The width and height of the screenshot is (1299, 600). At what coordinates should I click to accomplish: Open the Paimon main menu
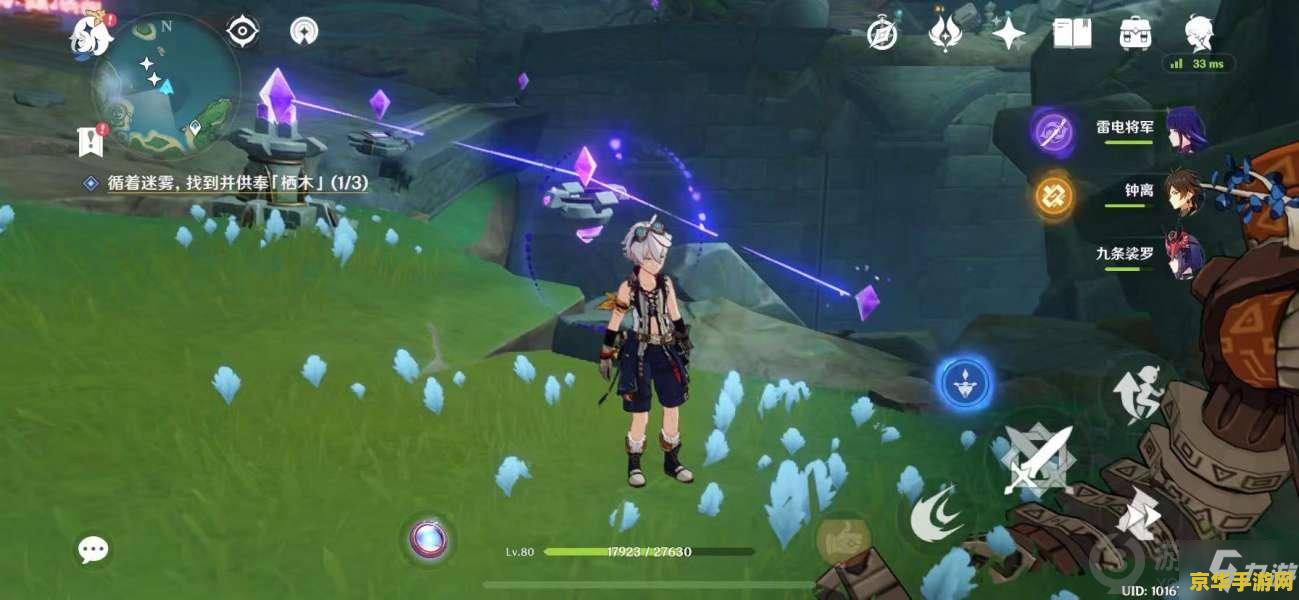[88, 37]
